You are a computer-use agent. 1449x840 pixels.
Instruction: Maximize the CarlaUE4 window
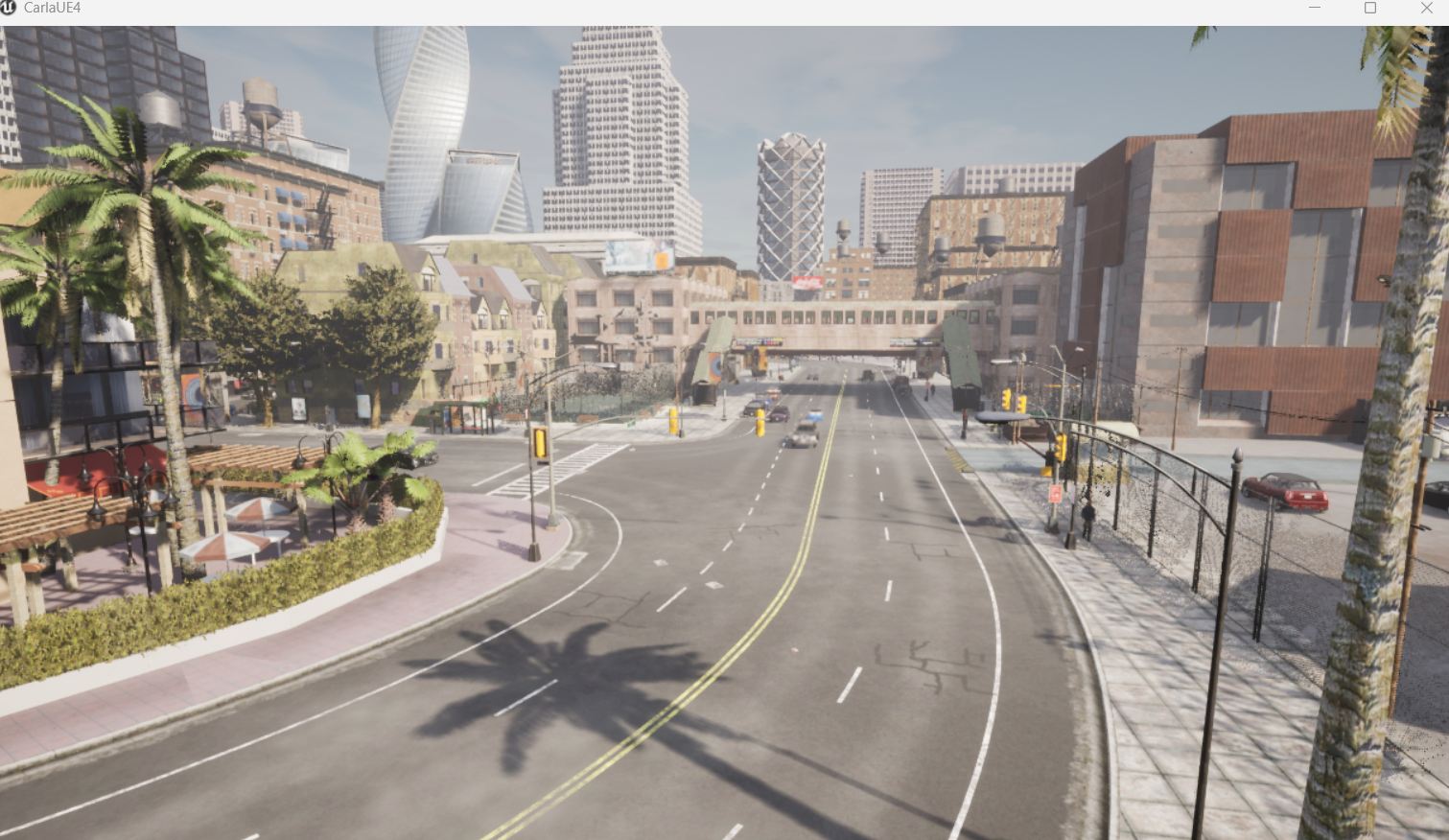(x=1370, y=8)
